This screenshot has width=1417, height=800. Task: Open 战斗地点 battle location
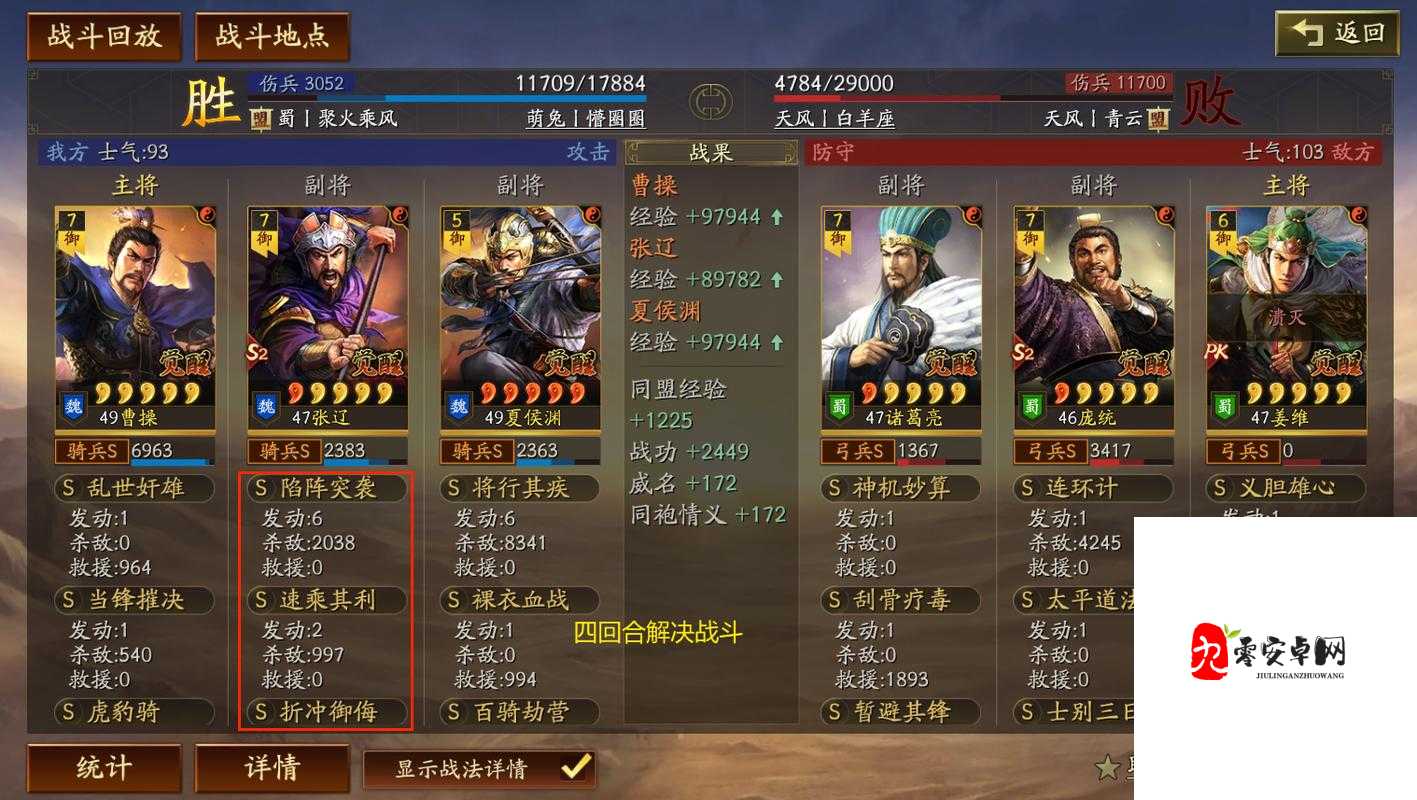(x=273, y=33)
